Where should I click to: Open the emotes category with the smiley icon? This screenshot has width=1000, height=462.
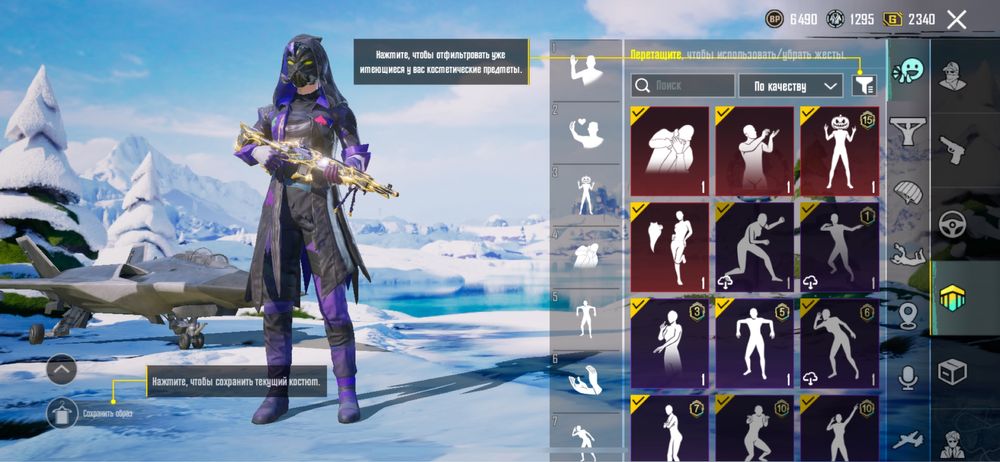908,70
